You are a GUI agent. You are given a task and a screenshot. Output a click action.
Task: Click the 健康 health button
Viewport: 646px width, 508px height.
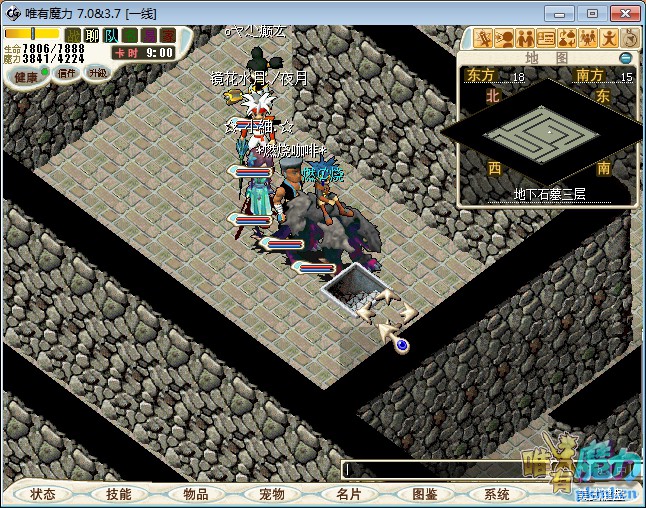pos(26,76)
